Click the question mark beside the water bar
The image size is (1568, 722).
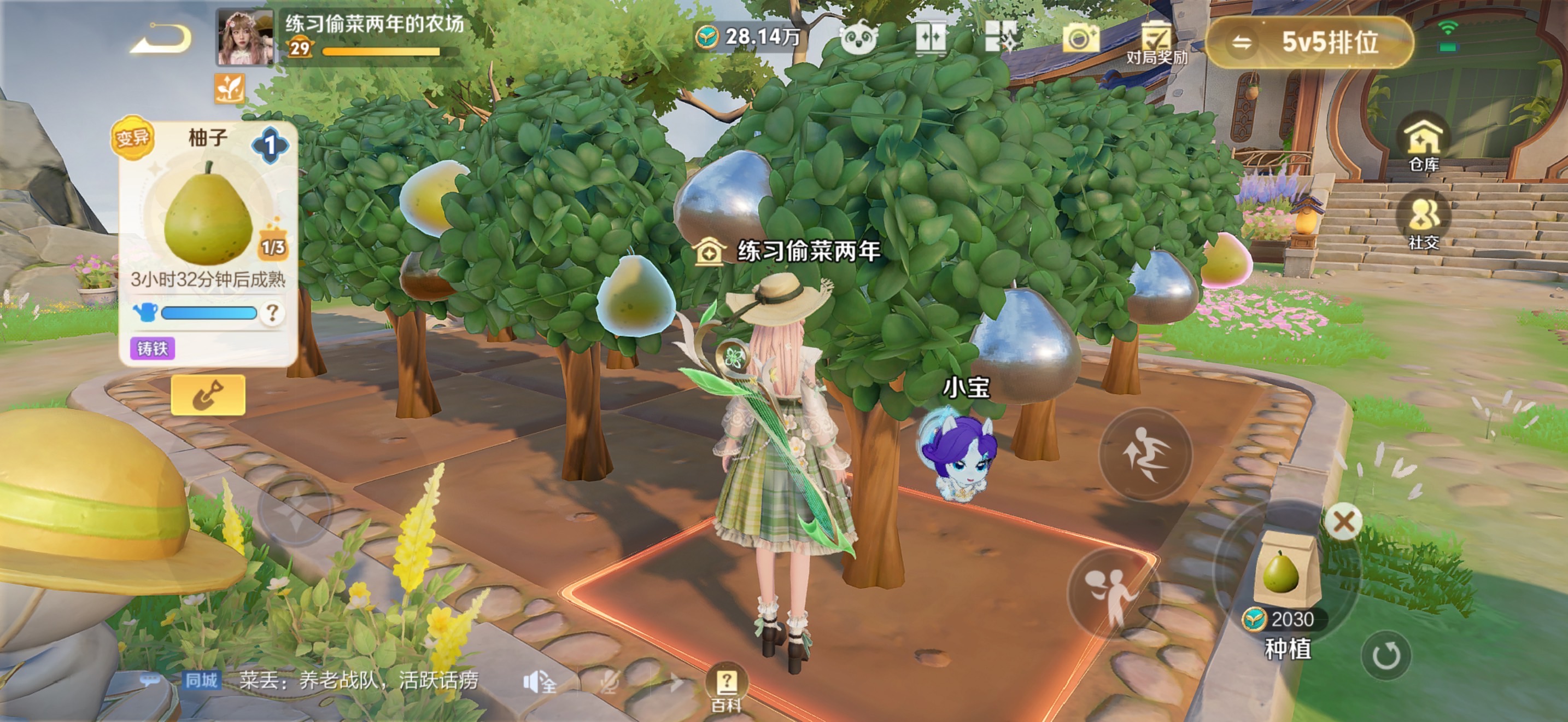click(x=272, y=313)
